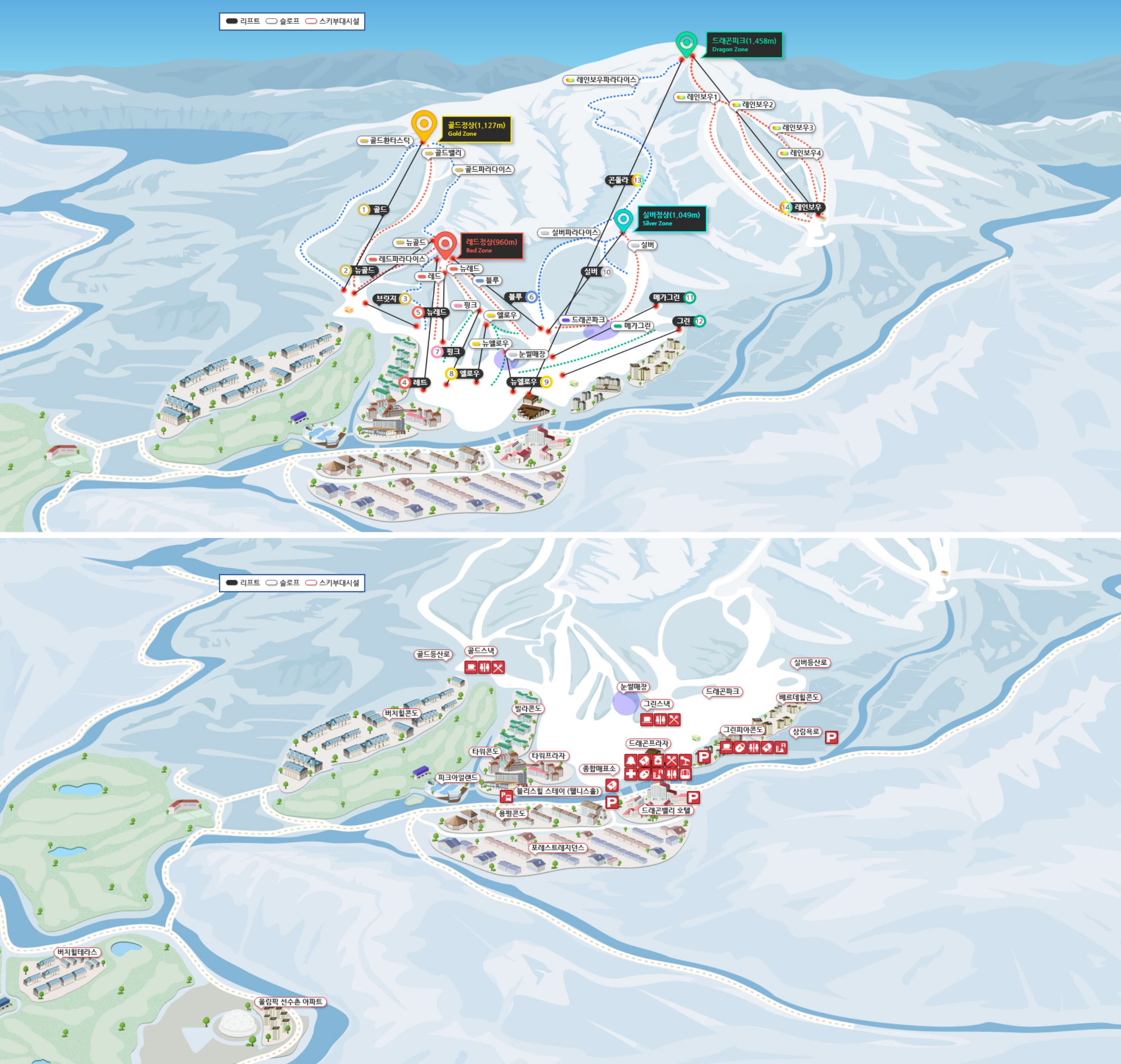Viewport: 1121px width, 1064px height.
Task: Click the Gold Zone summit marker
Action: pyautogui.click(x=424, y=124)
